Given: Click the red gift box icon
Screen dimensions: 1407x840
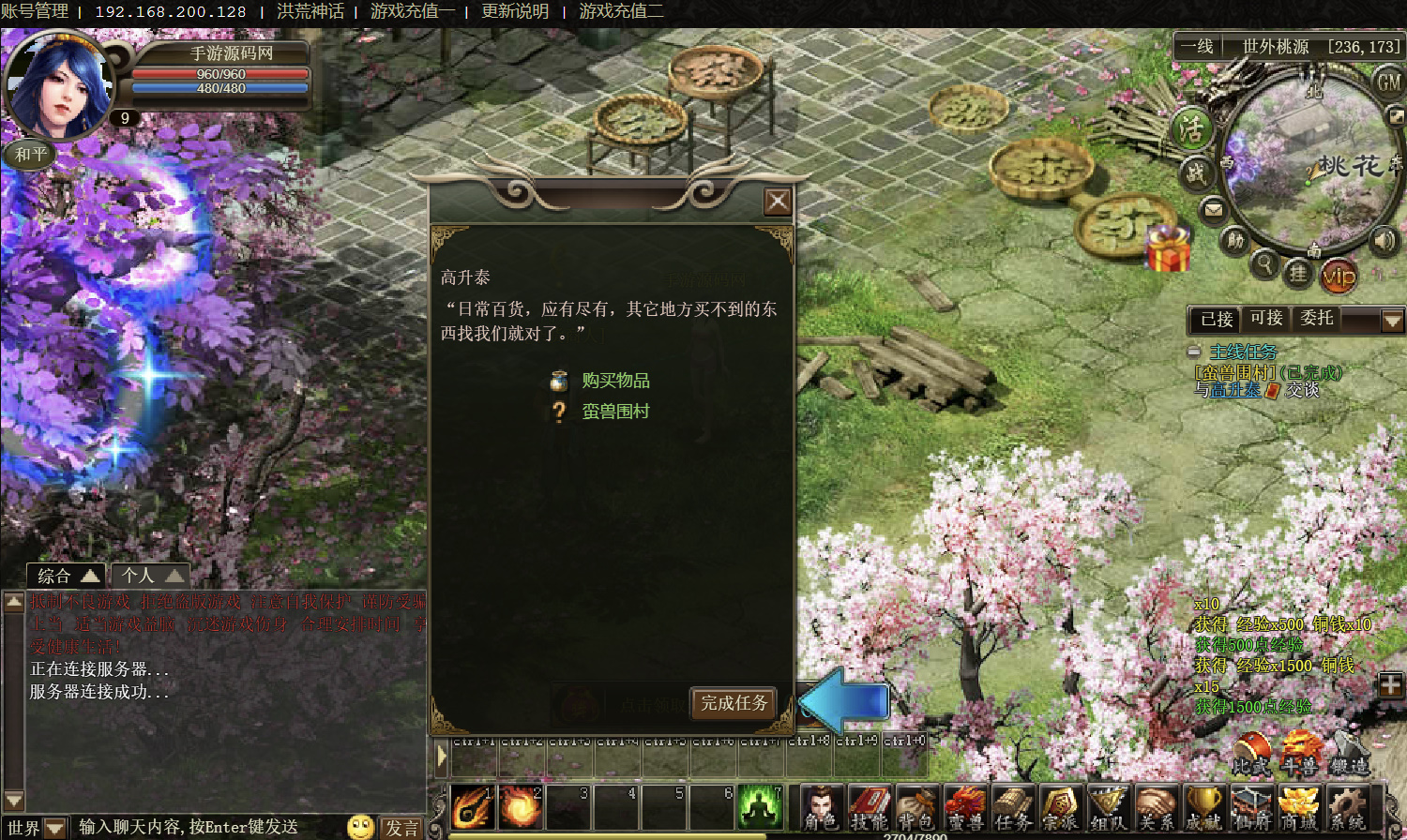Looking at the screenshot, I should [x=1168, y=249].
